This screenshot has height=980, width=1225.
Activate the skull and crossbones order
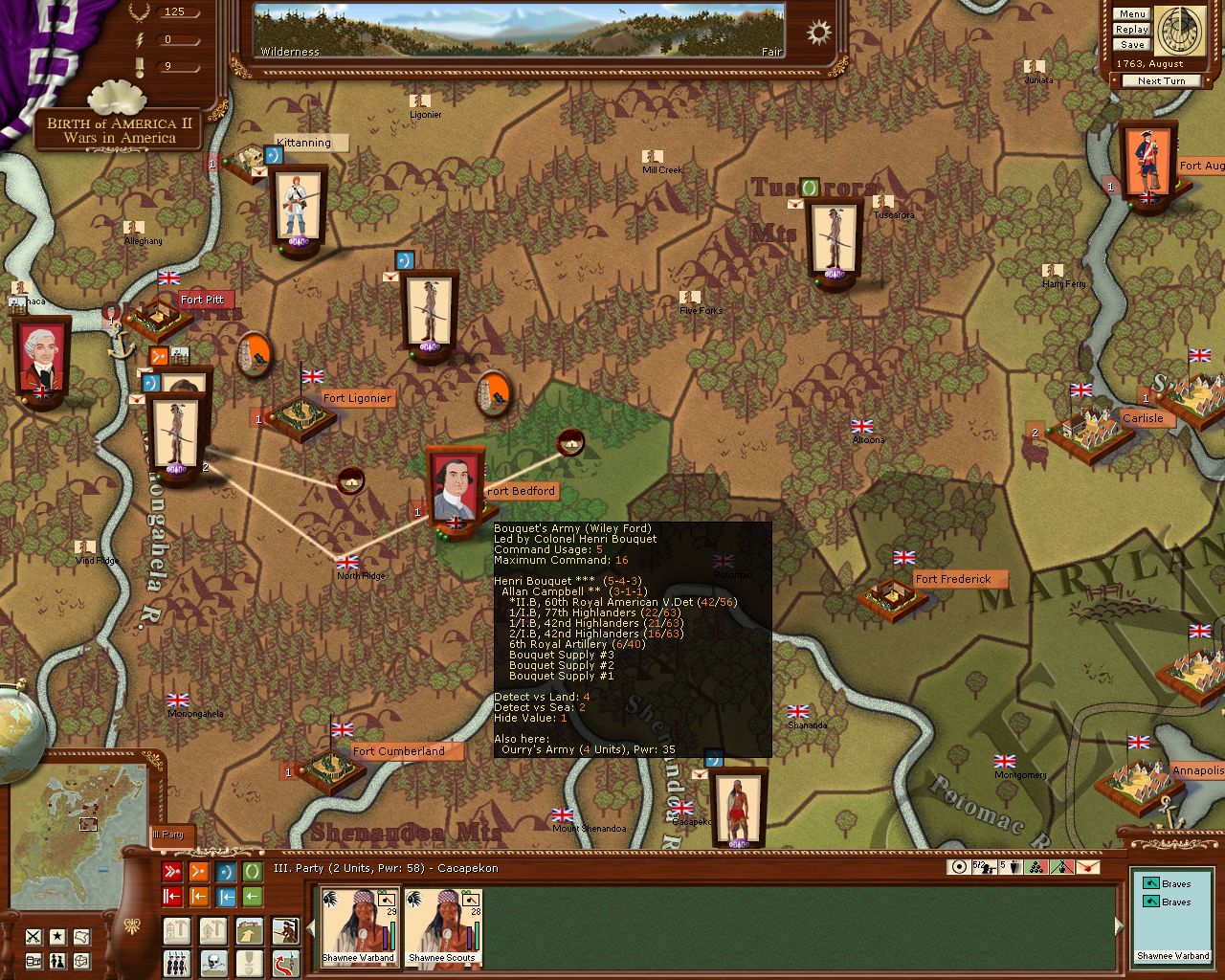[x=212, y=962]
